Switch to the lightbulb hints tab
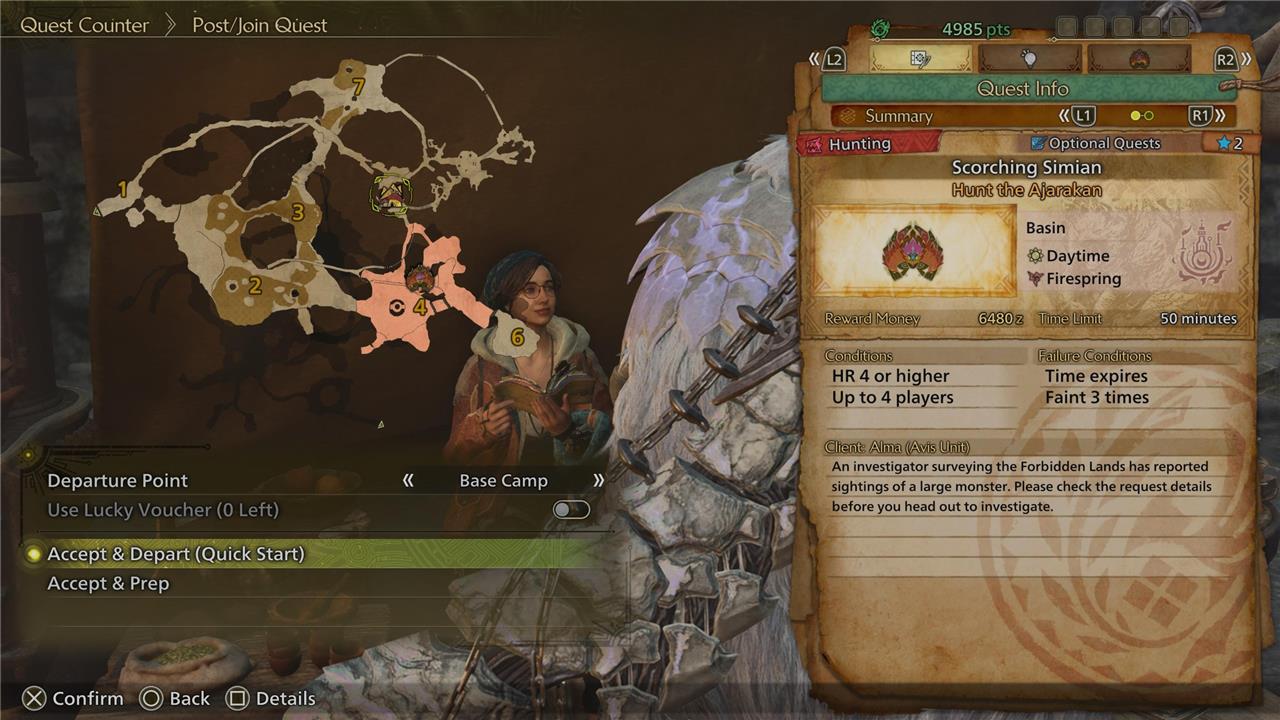 [1029, 59]
